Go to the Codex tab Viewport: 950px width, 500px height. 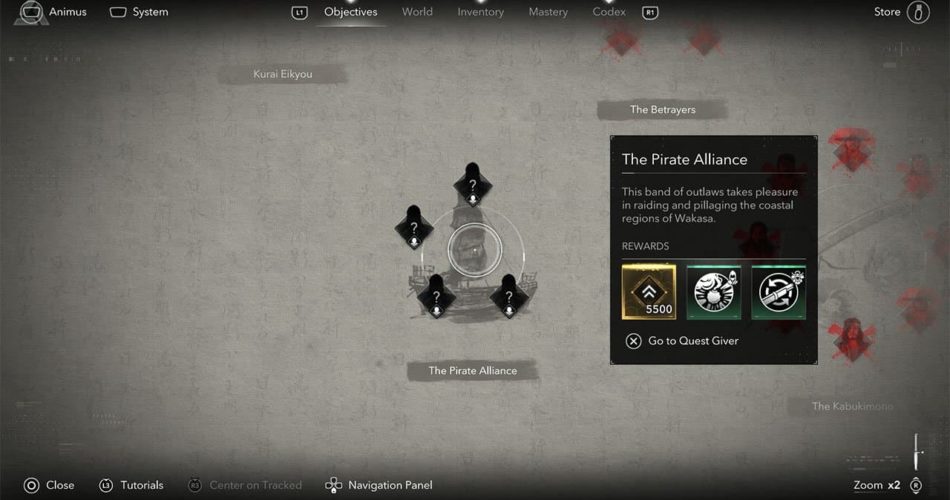(609, 12)
